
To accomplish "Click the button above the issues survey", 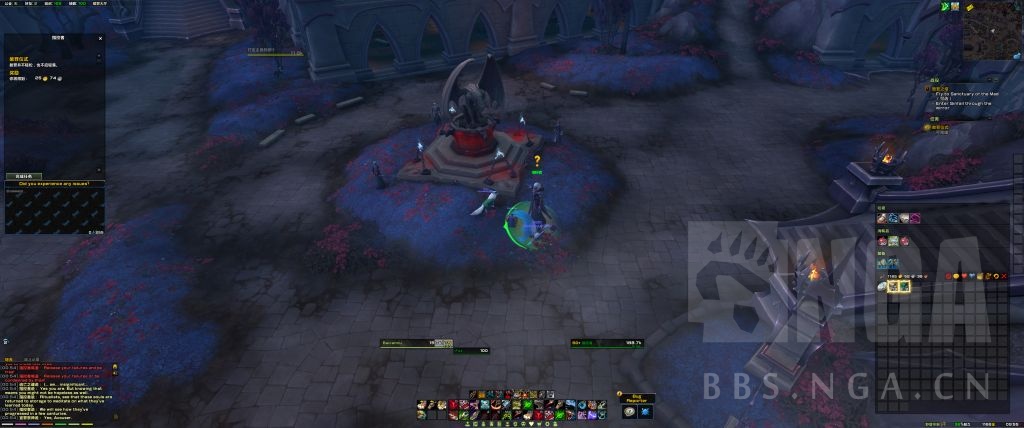I will pos(21,176).
